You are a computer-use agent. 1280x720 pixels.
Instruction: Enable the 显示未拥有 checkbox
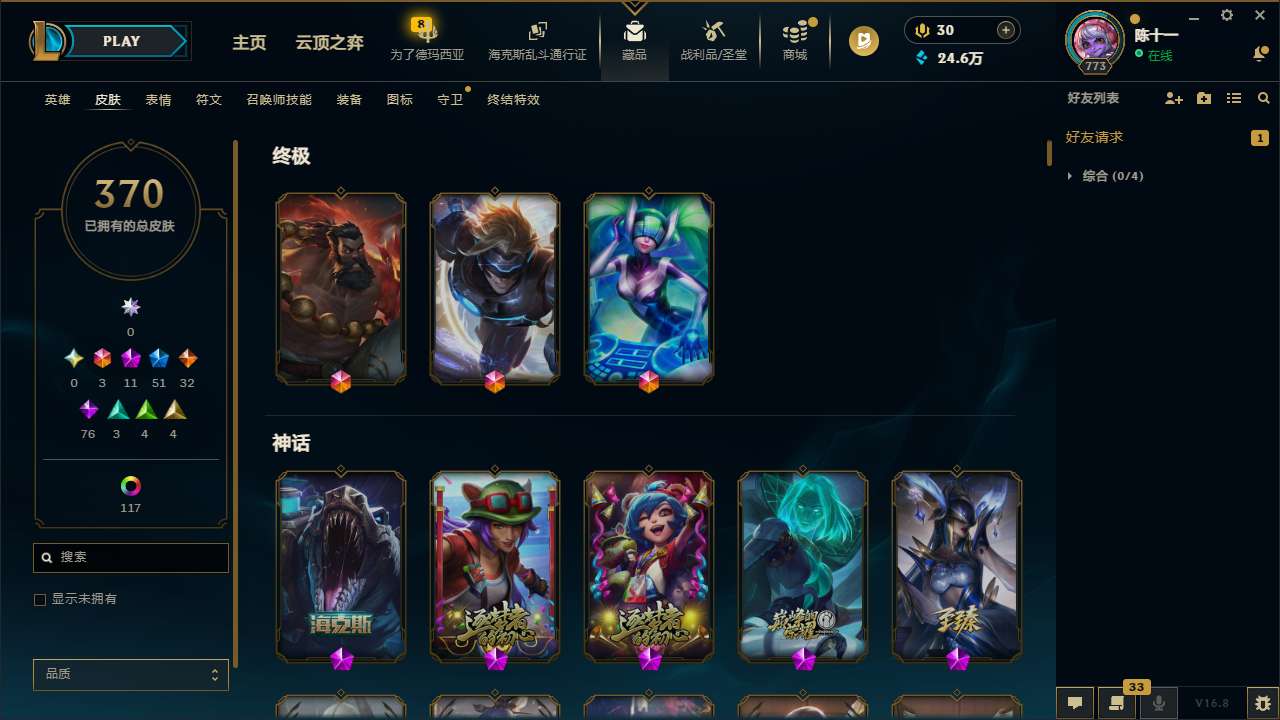[x=40, y=599]
